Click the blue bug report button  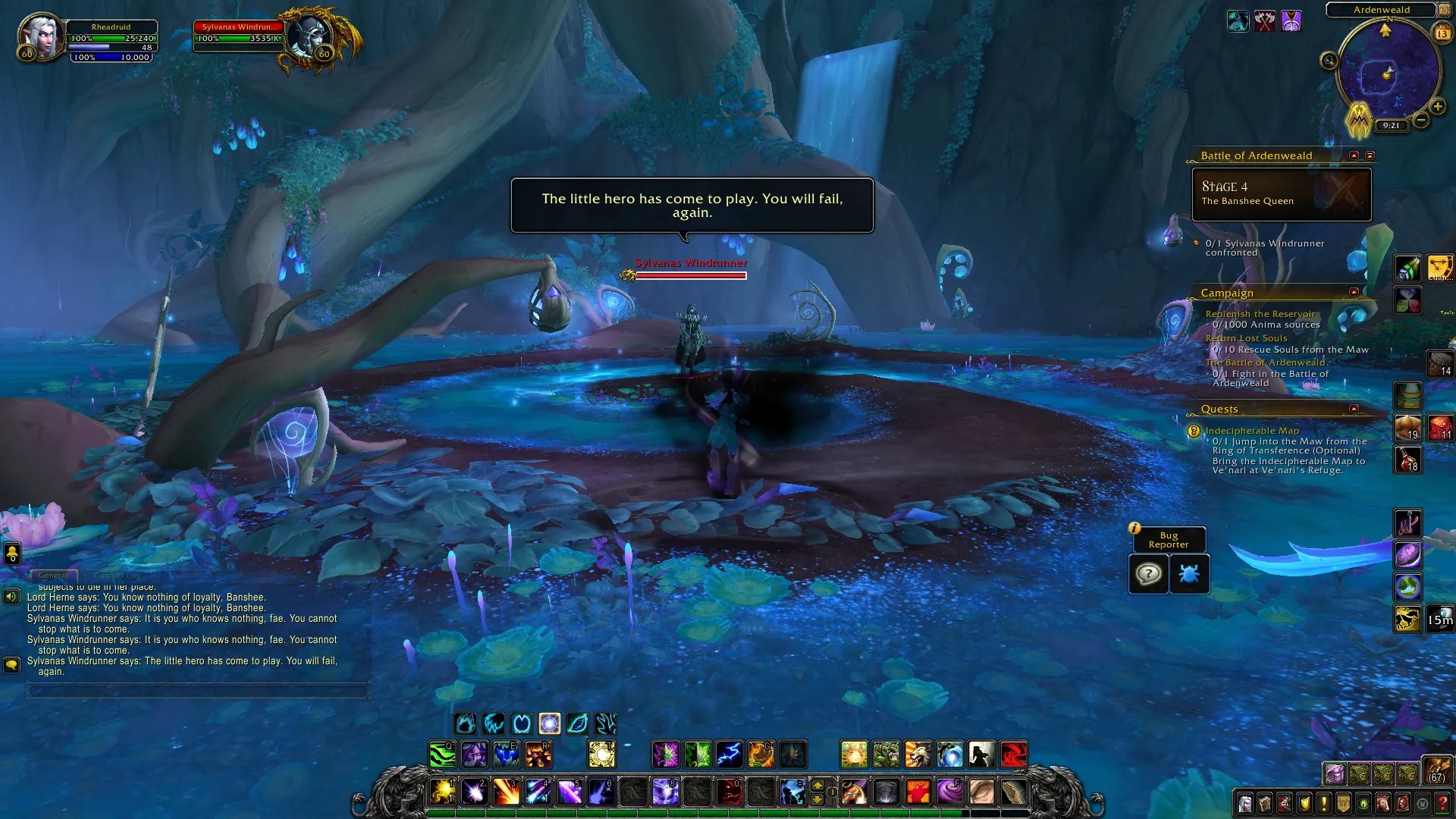click(x=1188, y=574)
